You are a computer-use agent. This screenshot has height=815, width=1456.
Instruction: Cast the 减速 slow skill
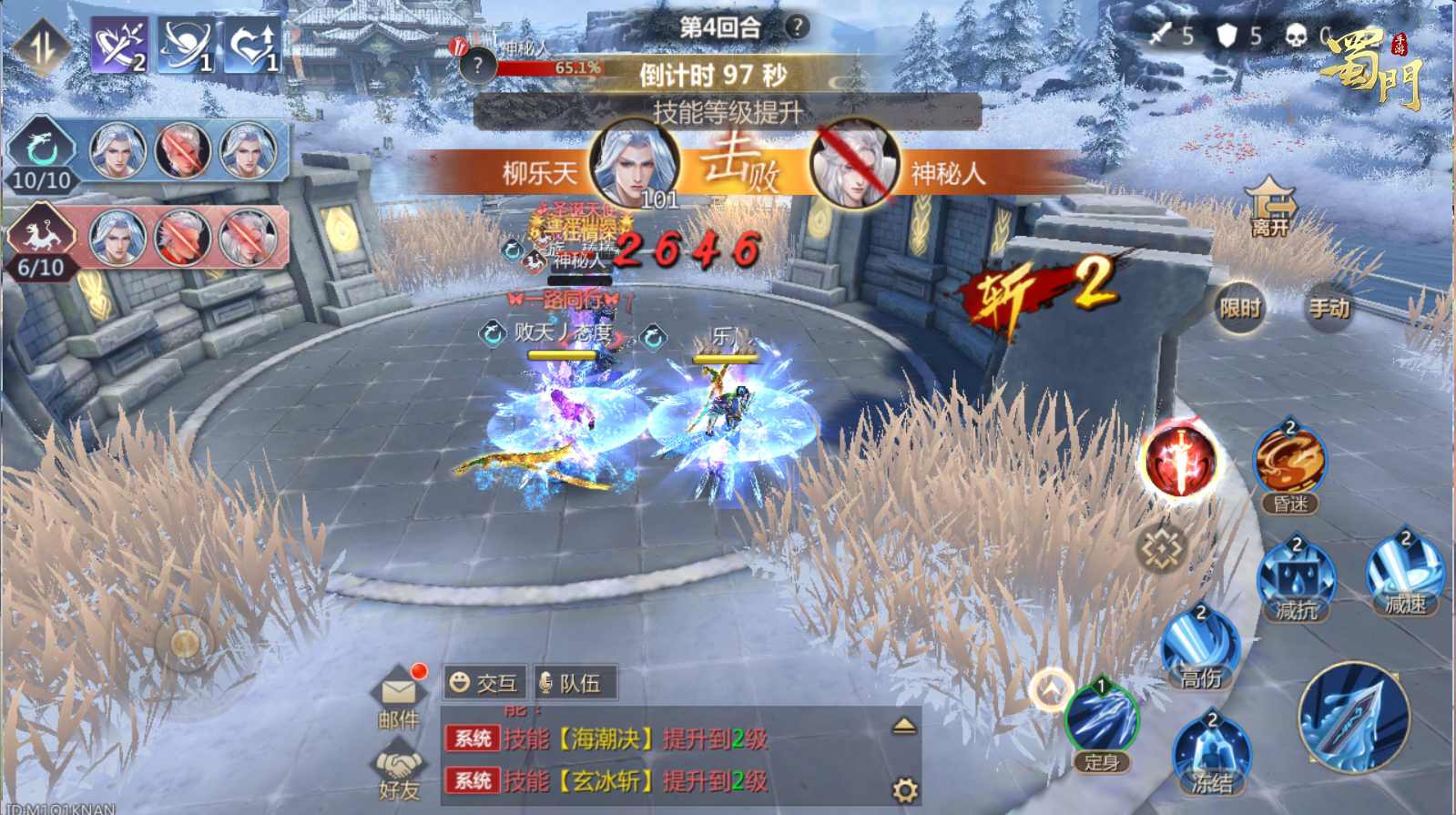[1405, 572]
